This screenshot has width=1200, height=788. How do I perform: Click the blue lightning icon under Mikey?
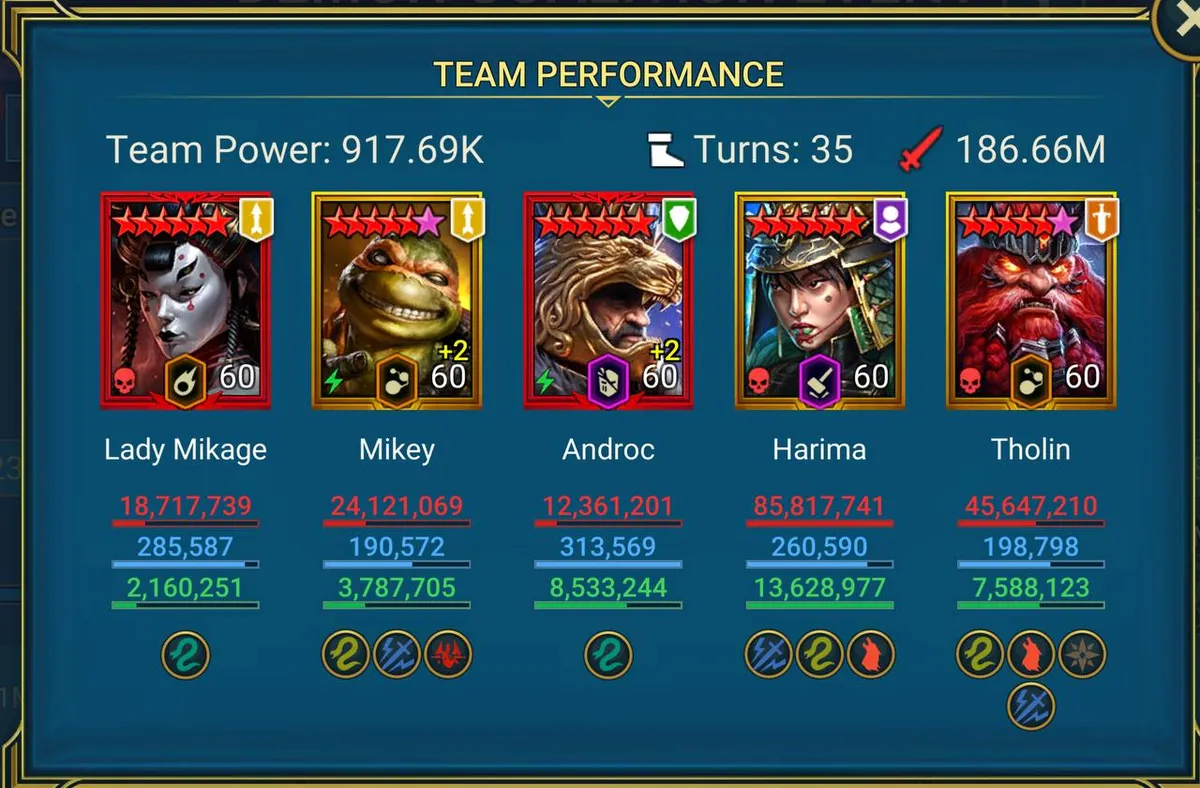(x=397, y=655)
